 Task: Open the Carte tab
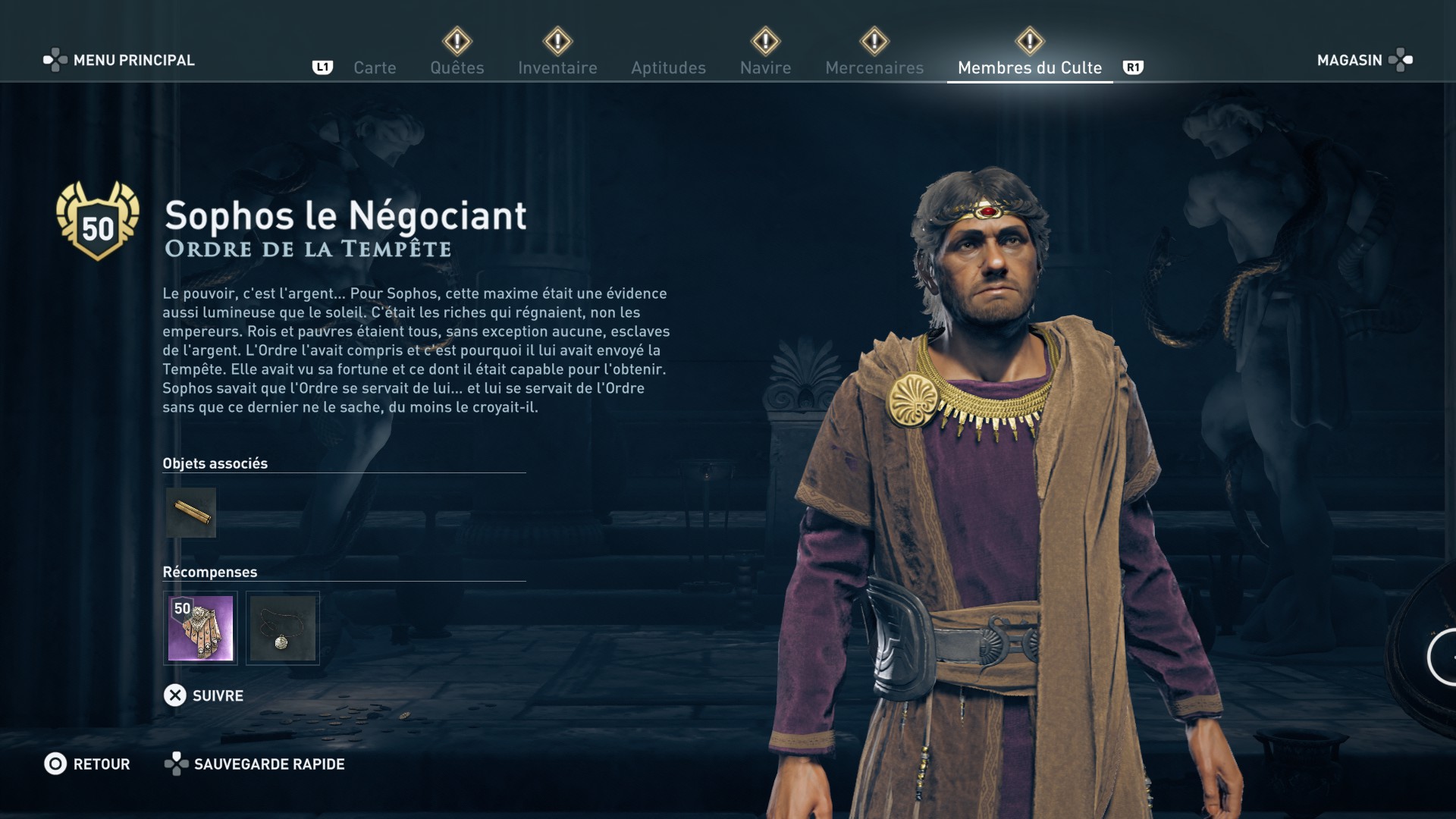coord(375,67)
